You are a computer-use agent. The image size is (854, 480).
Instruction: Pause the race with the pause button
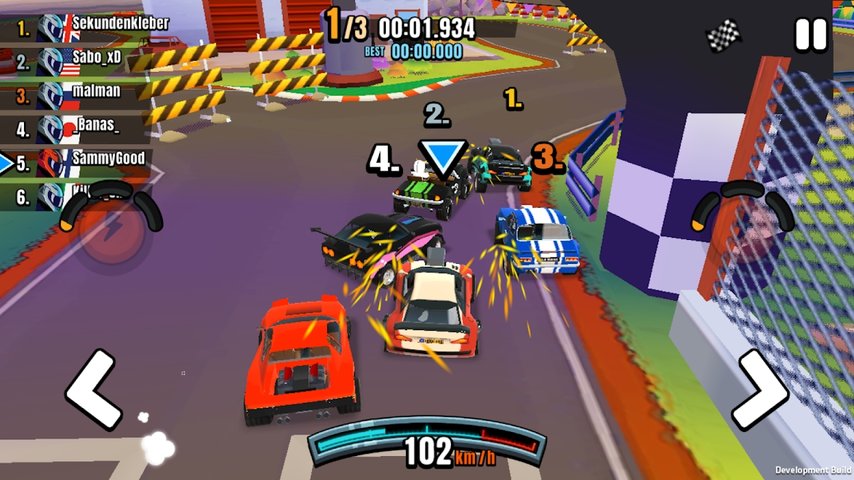click(x=811, y=35)
